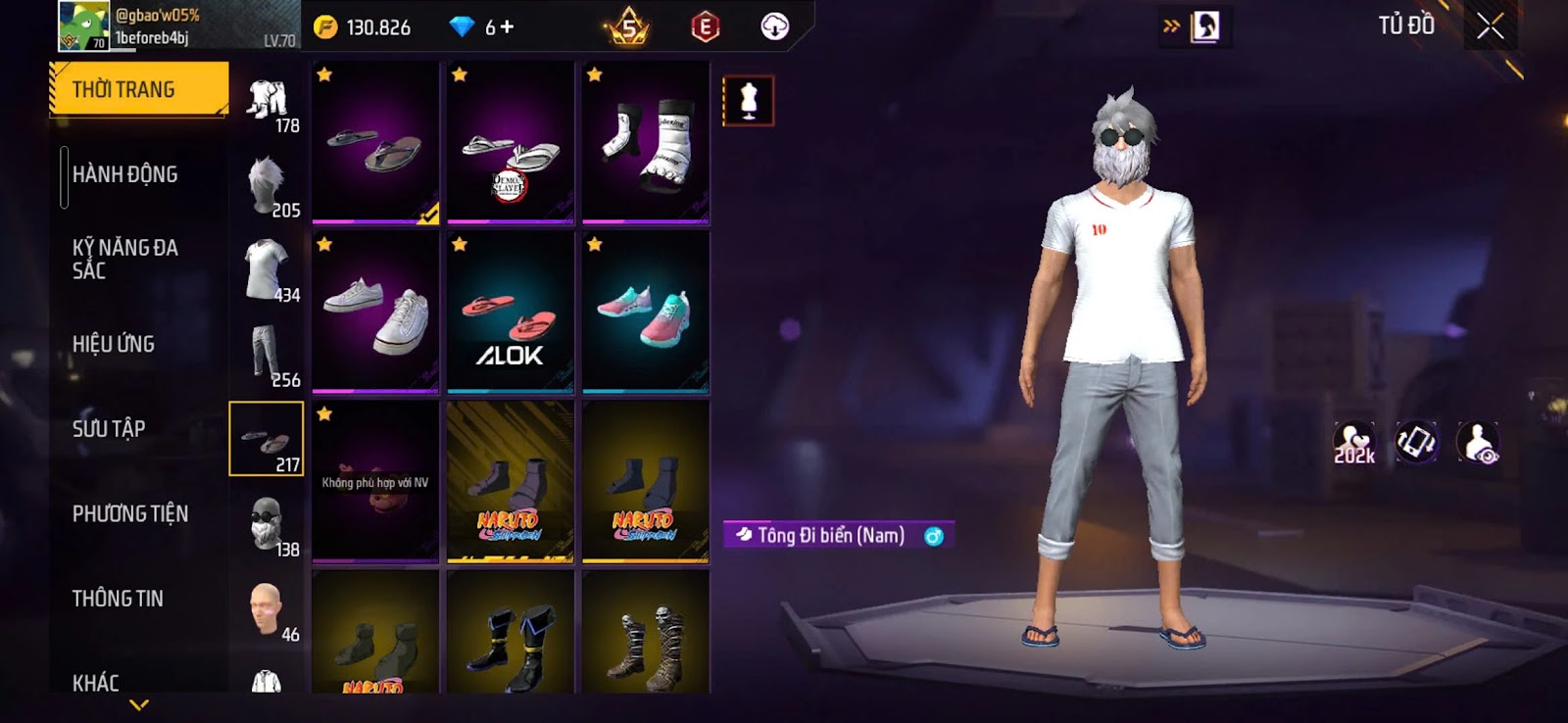Close the wardrobe with X button

tap(1490, 26)
